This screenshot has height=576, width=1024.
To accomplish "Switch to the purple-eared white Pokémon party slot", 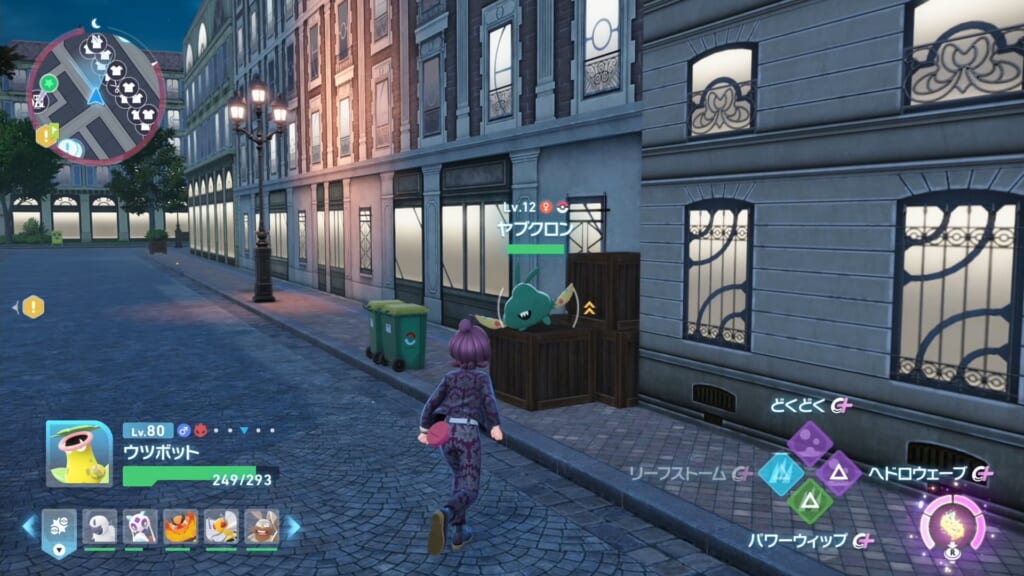I will click(140, 527).
